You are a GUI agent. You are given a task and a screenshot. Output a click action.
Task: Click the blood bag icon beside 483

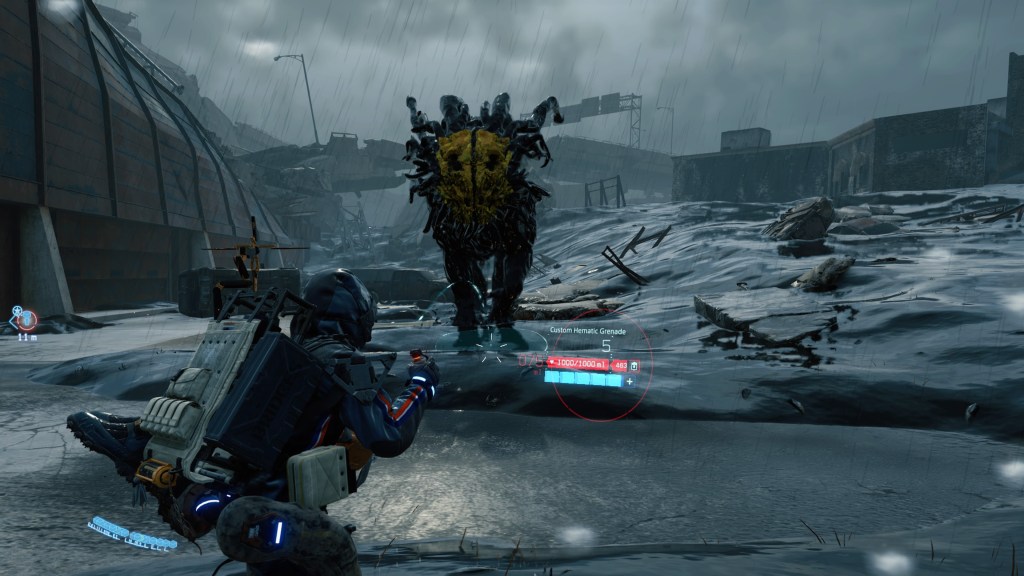634,366
